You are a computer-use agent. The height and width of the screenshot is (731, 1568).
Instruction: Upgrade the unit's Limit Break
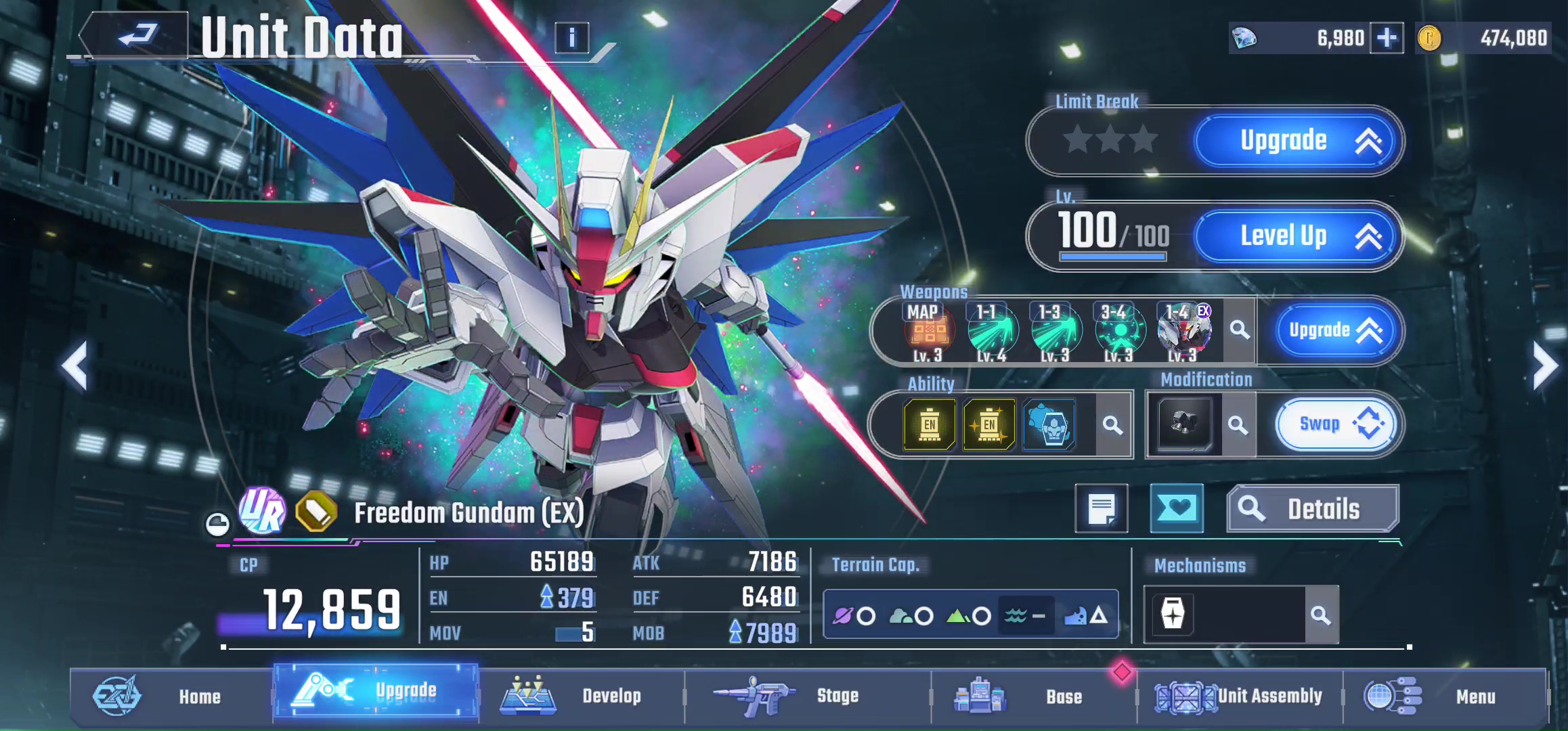point(1296,141)
